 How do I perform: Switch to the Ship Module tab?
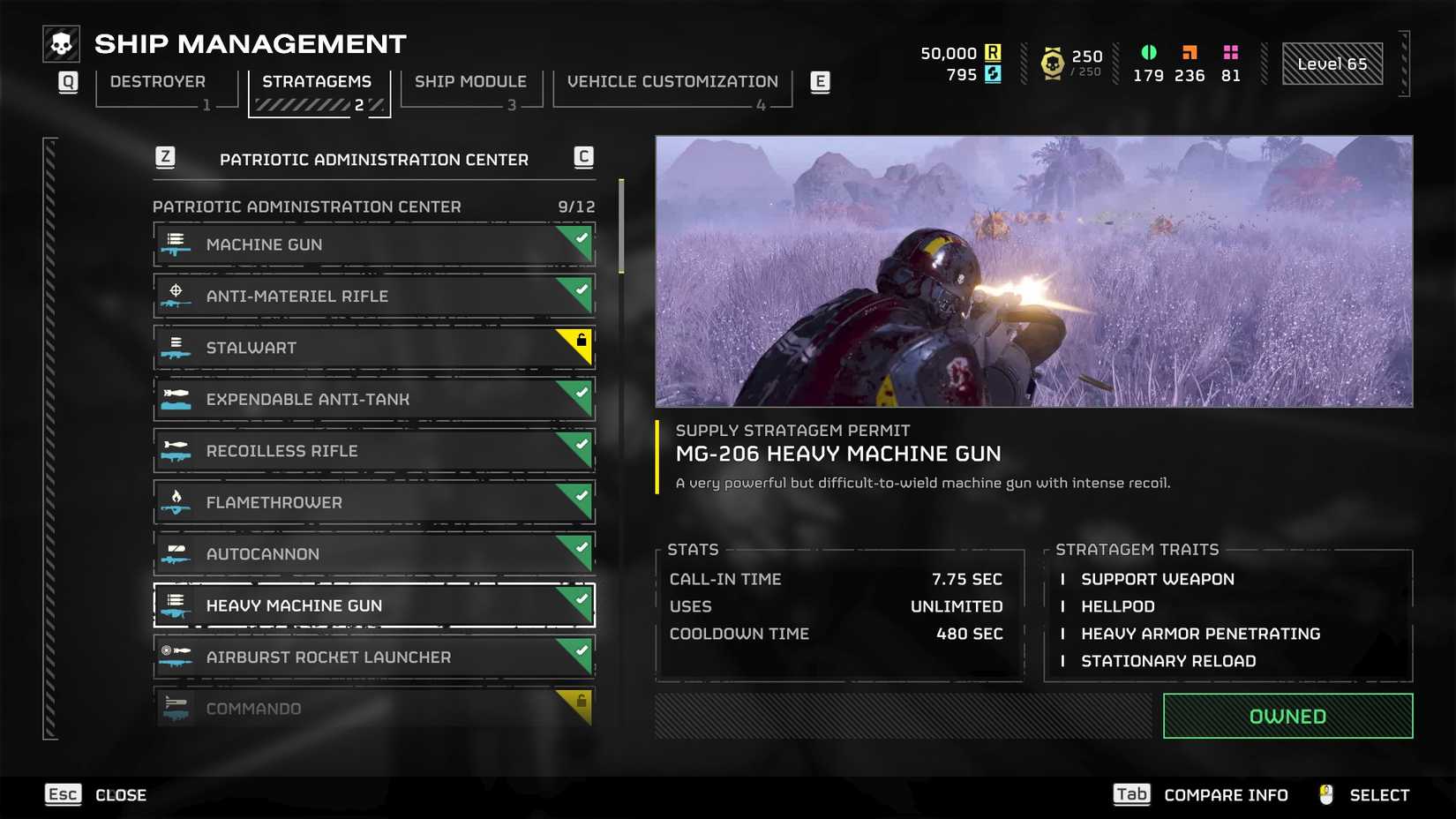[470, 81]
